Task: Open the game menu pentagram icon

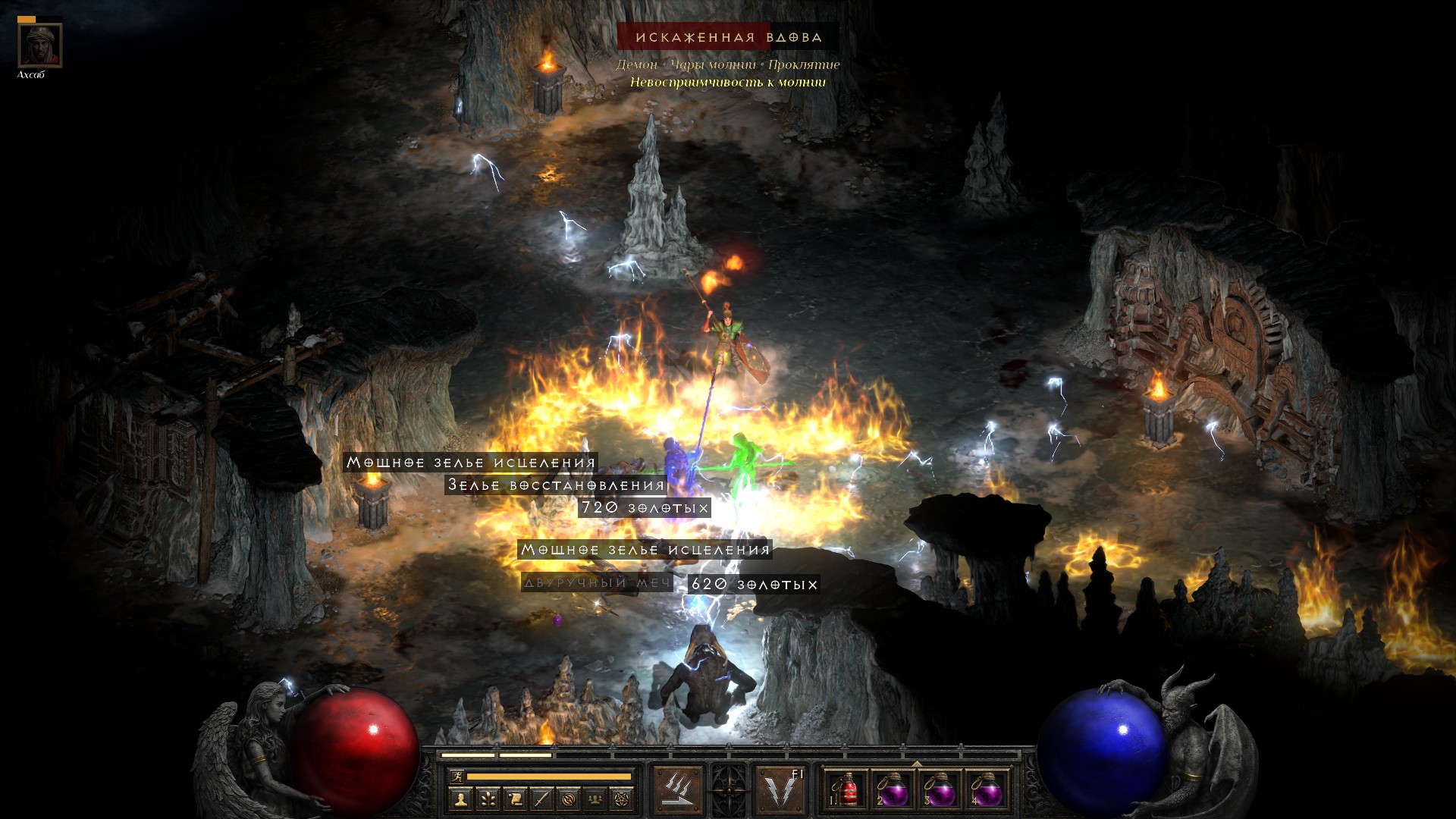Action: [623, 799]
